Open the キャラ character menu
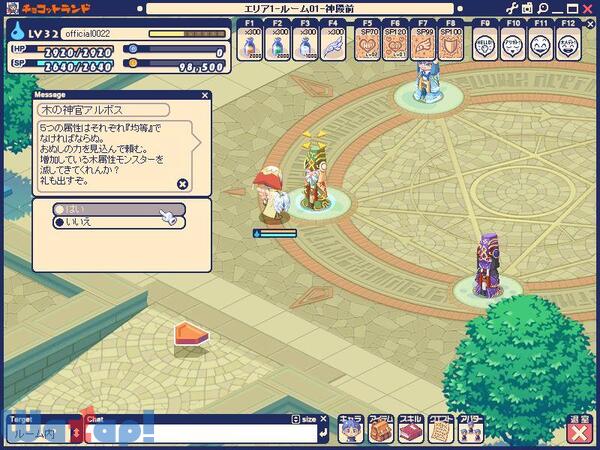 [x=350, y=427]
